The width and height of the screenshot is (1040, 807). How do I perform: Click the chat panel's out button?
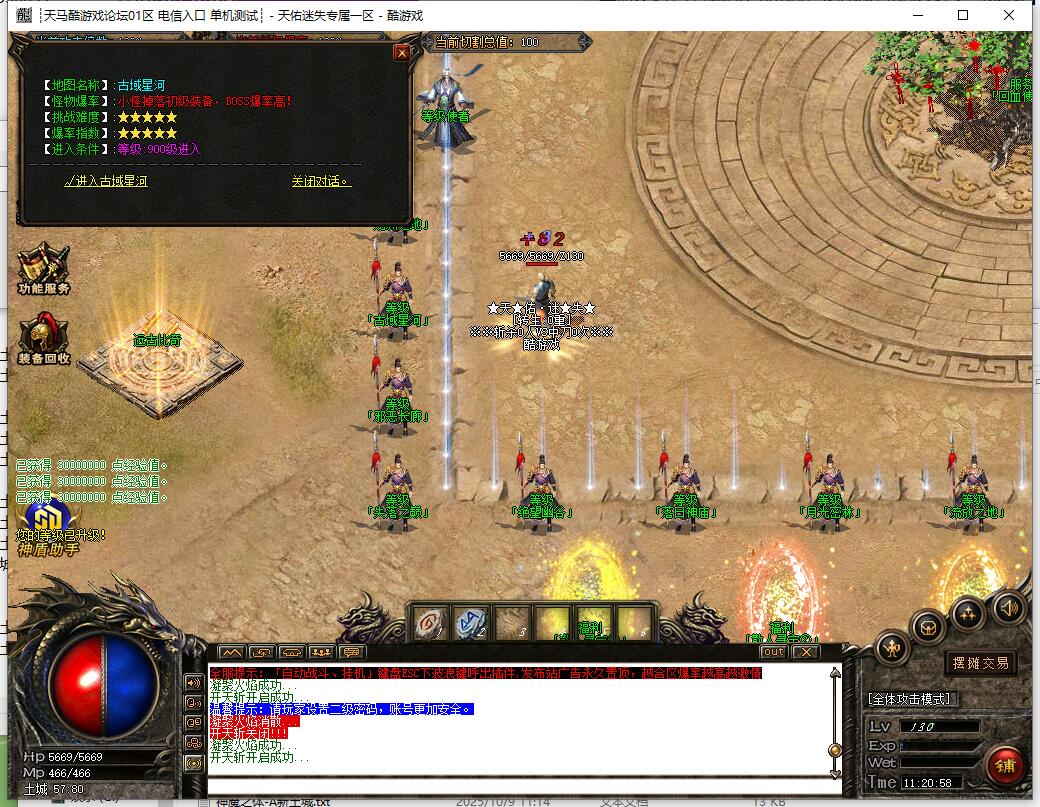pos(773,652)
